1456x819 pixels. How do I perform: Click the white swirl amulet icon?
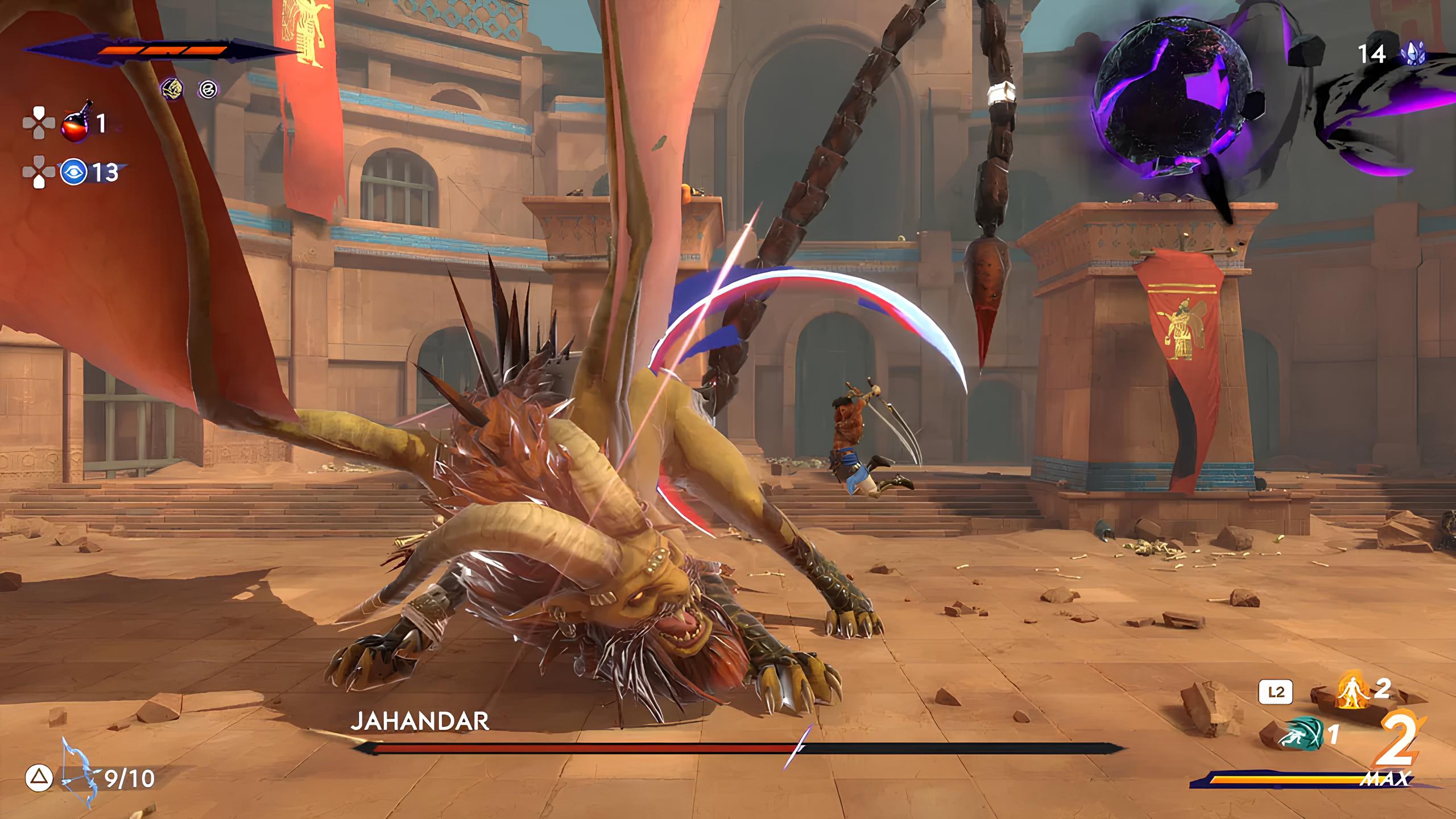click(x=208, y=89)
